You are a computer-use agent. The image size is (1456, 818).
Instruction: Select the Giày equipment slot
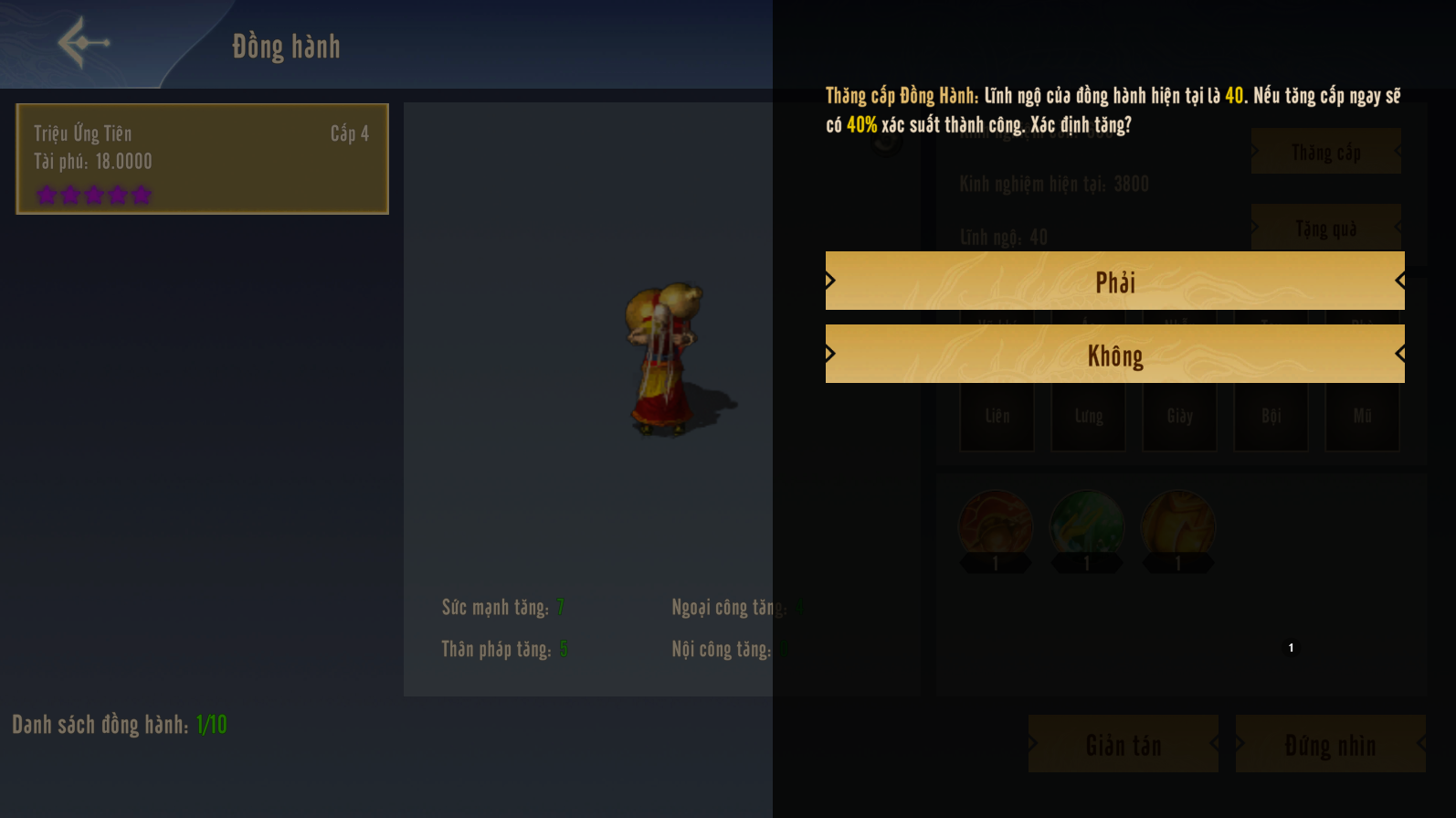point(1179,417)
